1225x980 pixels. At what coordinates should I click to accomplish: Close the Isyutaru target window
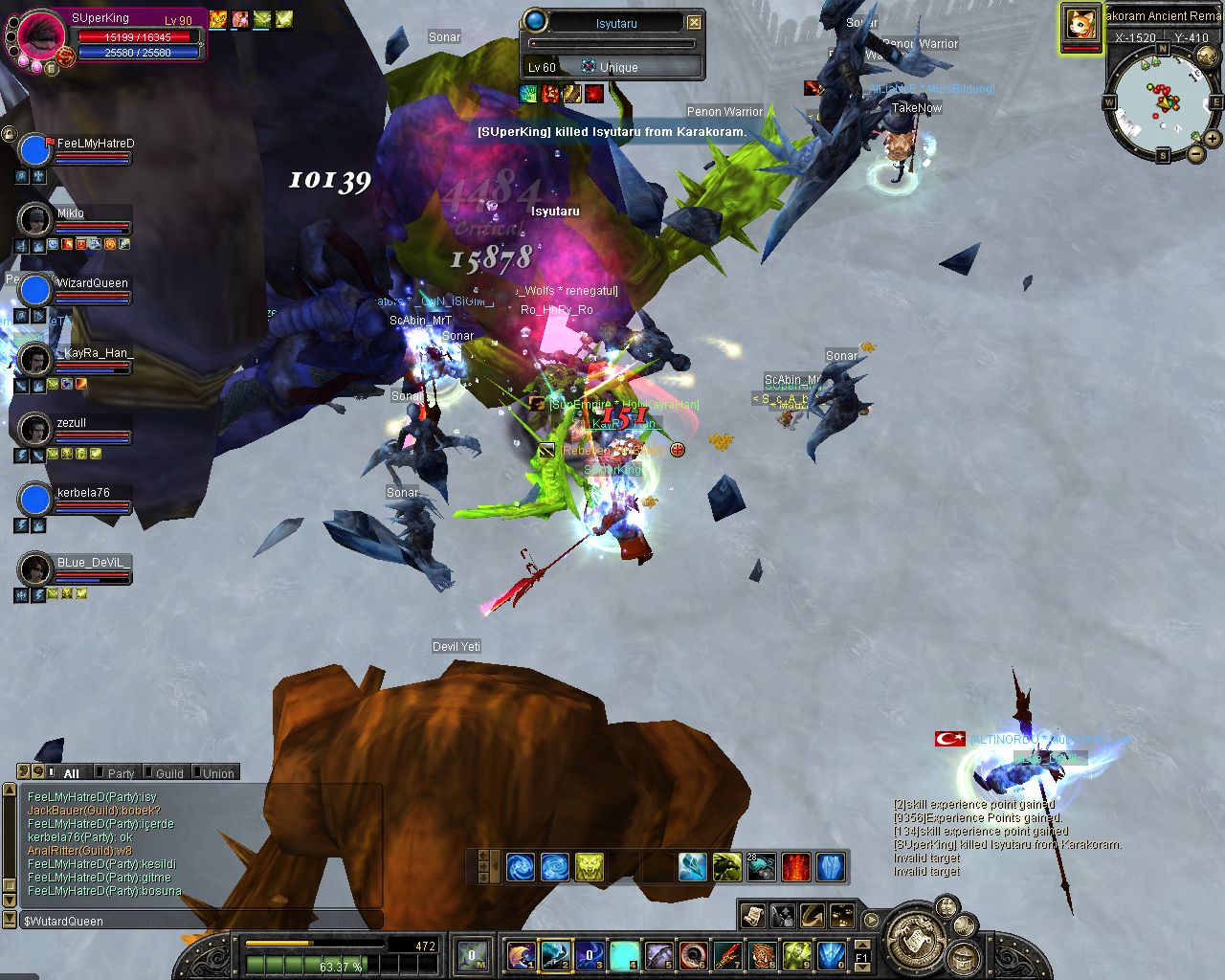click(695, 22)
